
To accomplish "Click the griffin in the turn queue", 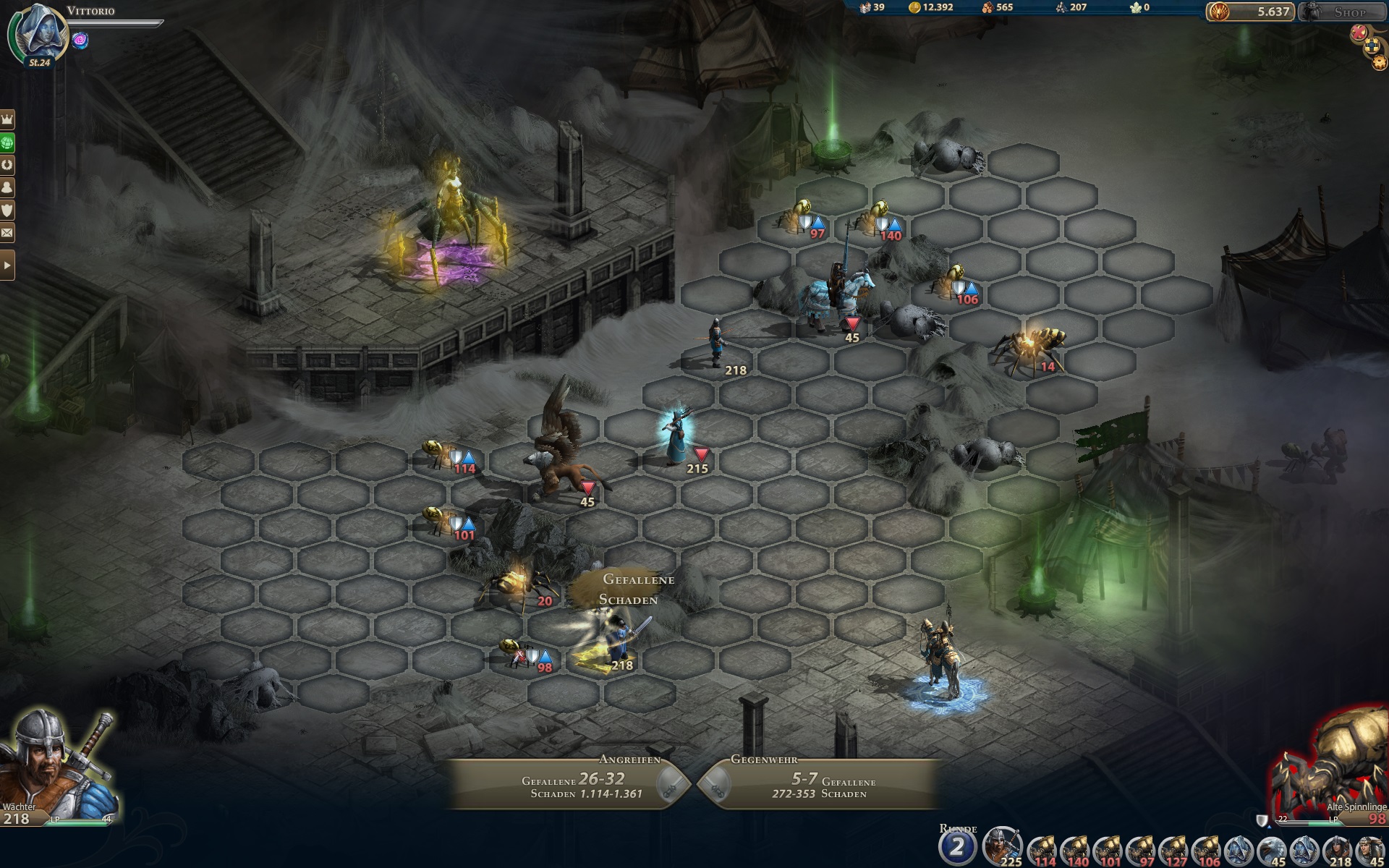I will click(1272, 848).
